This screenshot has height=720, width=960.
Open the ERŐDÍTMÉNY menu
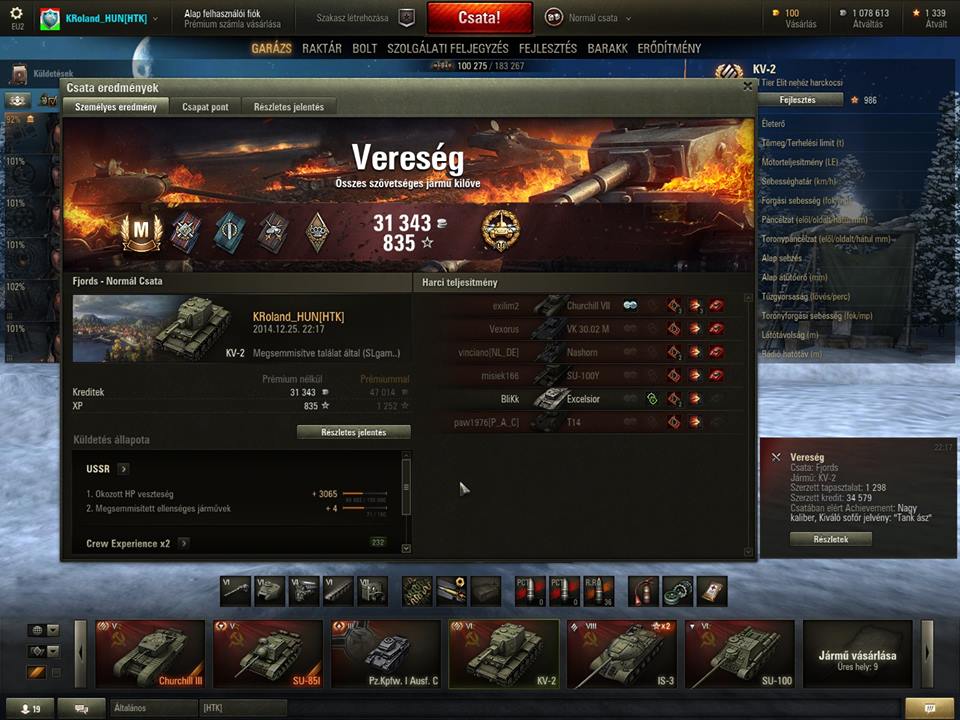tap(670, 48)
